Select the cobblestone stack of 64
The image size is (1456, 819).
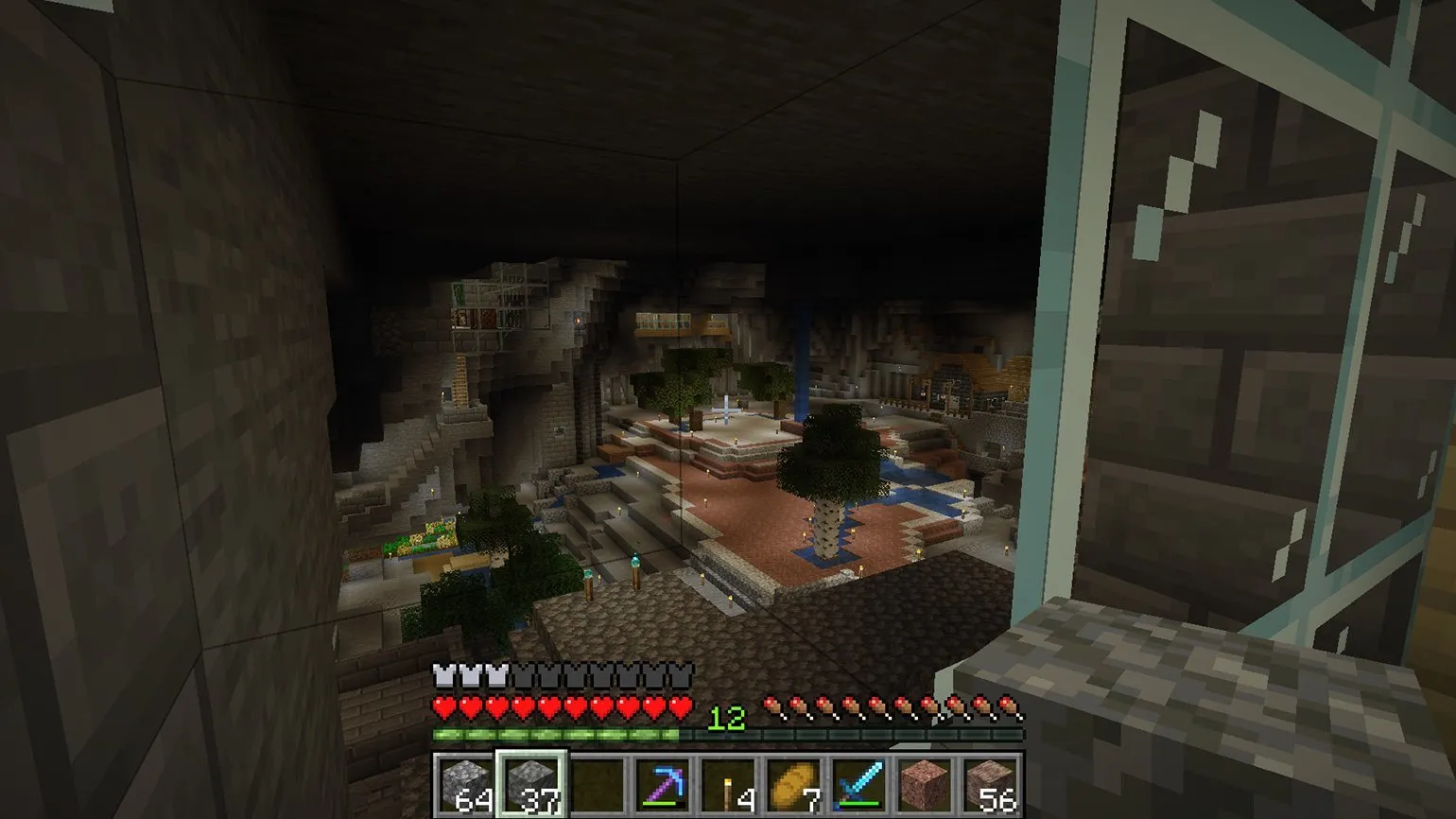click(x=466, y=784)
